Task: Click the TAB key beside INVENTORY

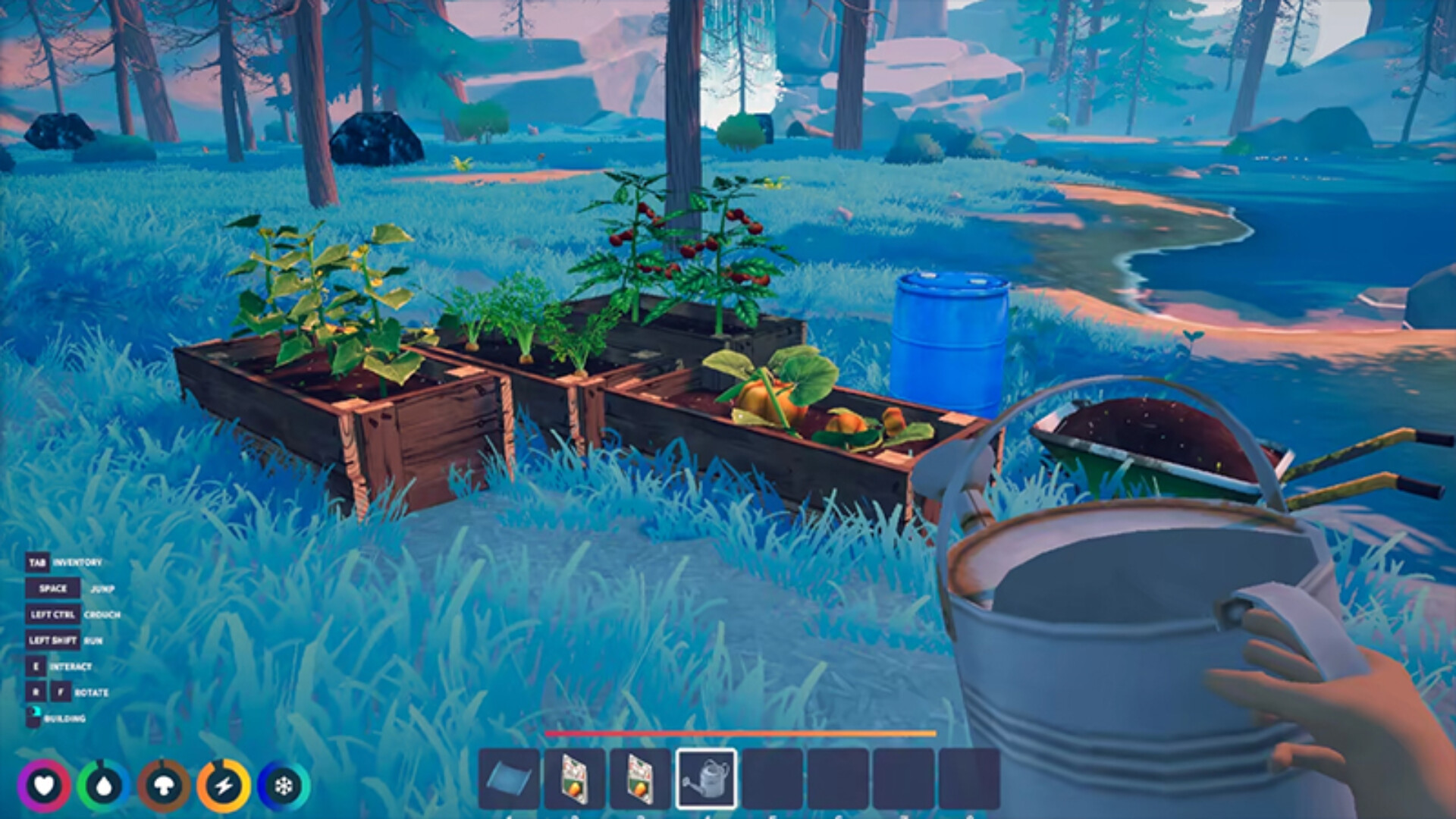Action: click(x=39, y=563)
